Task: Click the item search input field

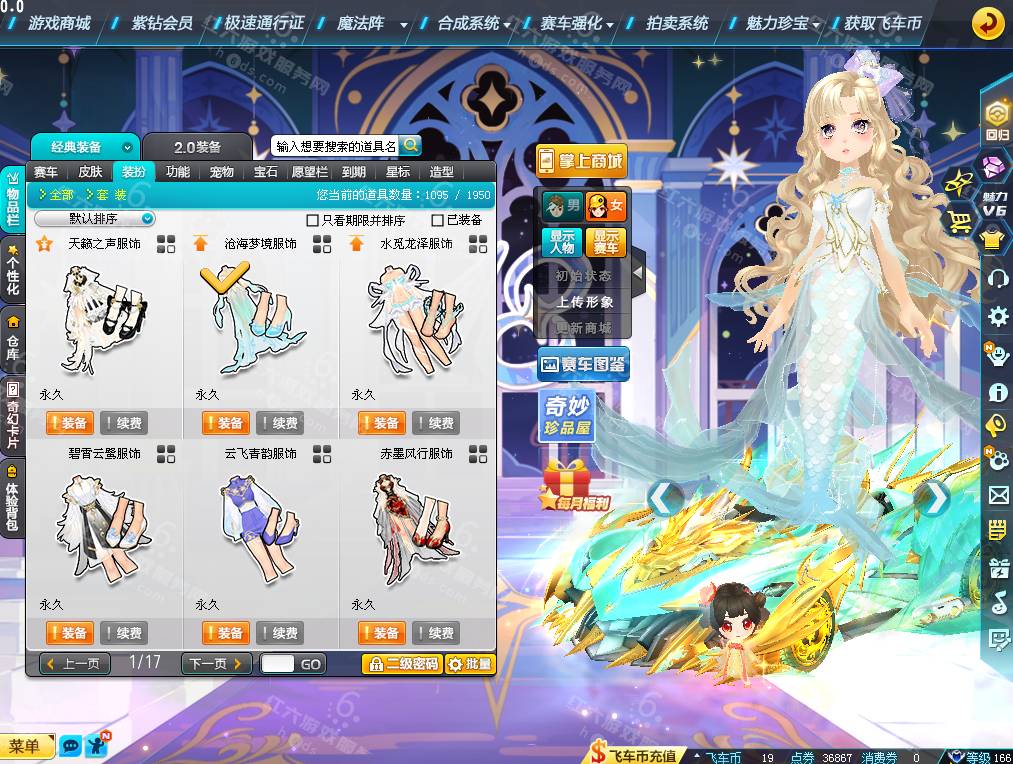Action: click(x=335, y=147)
